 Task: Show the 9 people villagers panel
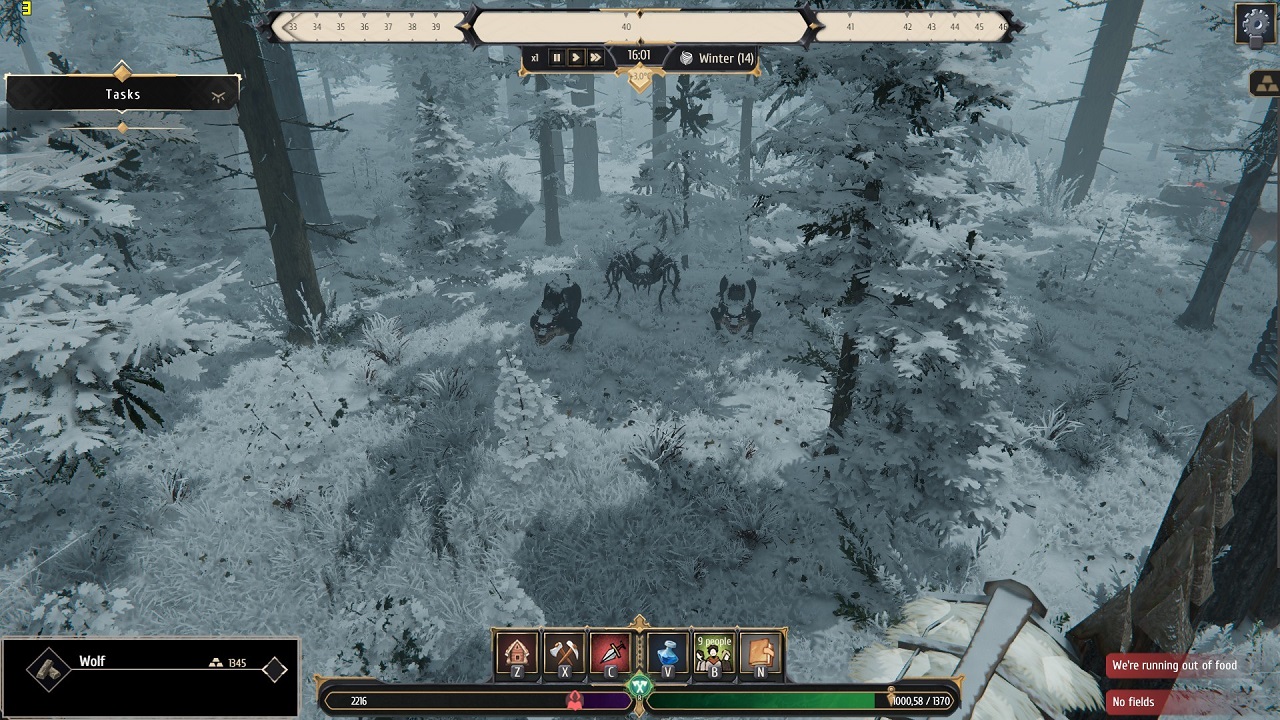(714, 654)
